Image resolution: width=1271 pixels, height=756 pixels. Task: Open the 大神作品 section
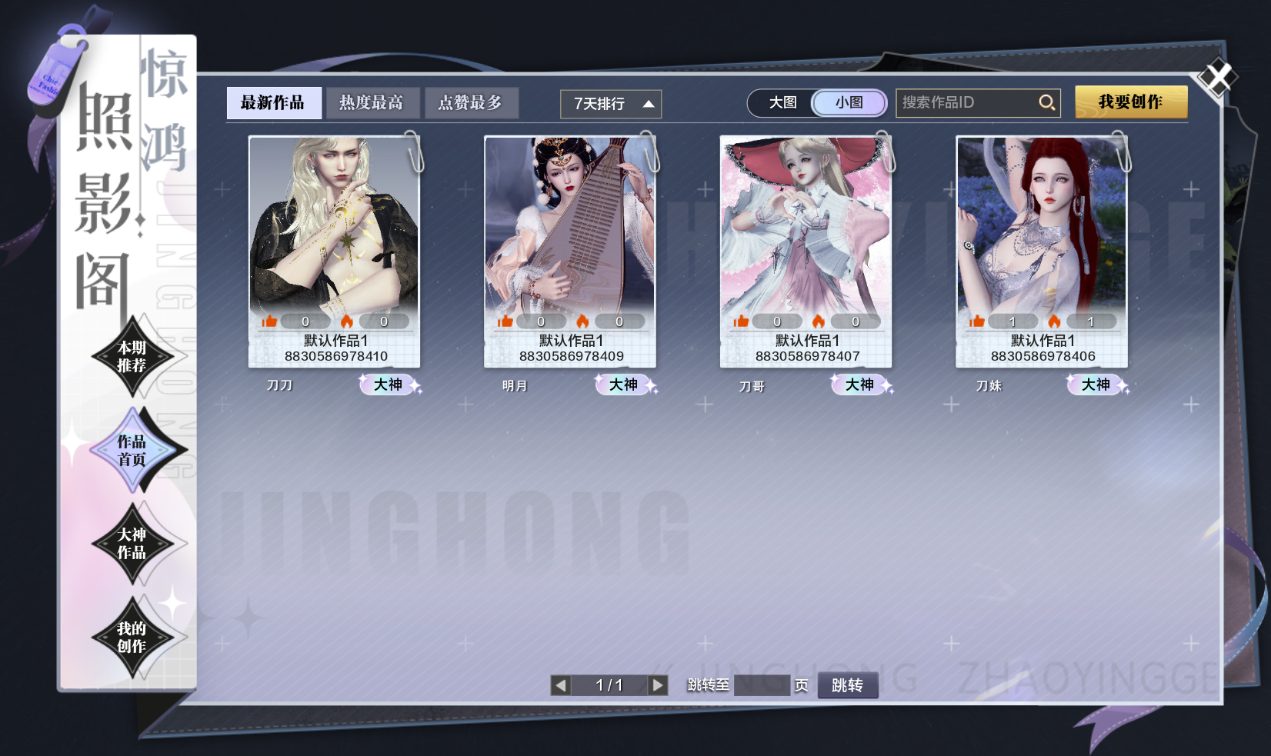(x=132, y=543)
